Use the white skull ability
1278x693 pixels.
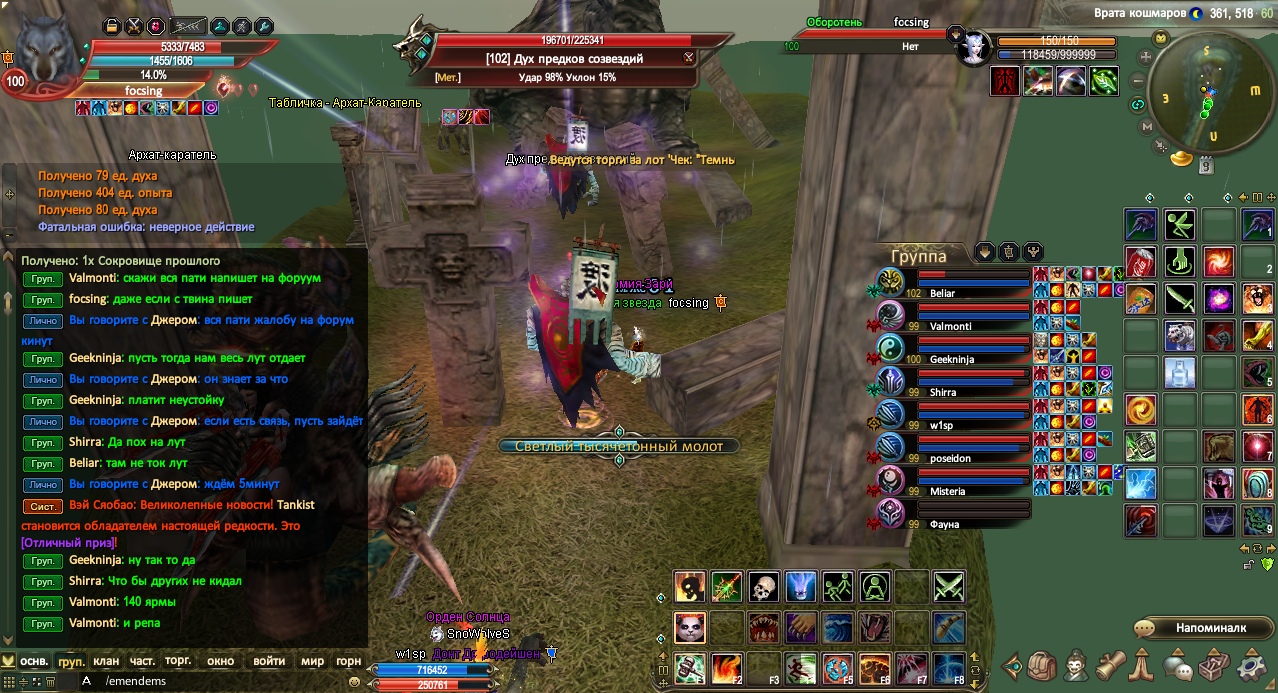(764, 587)
